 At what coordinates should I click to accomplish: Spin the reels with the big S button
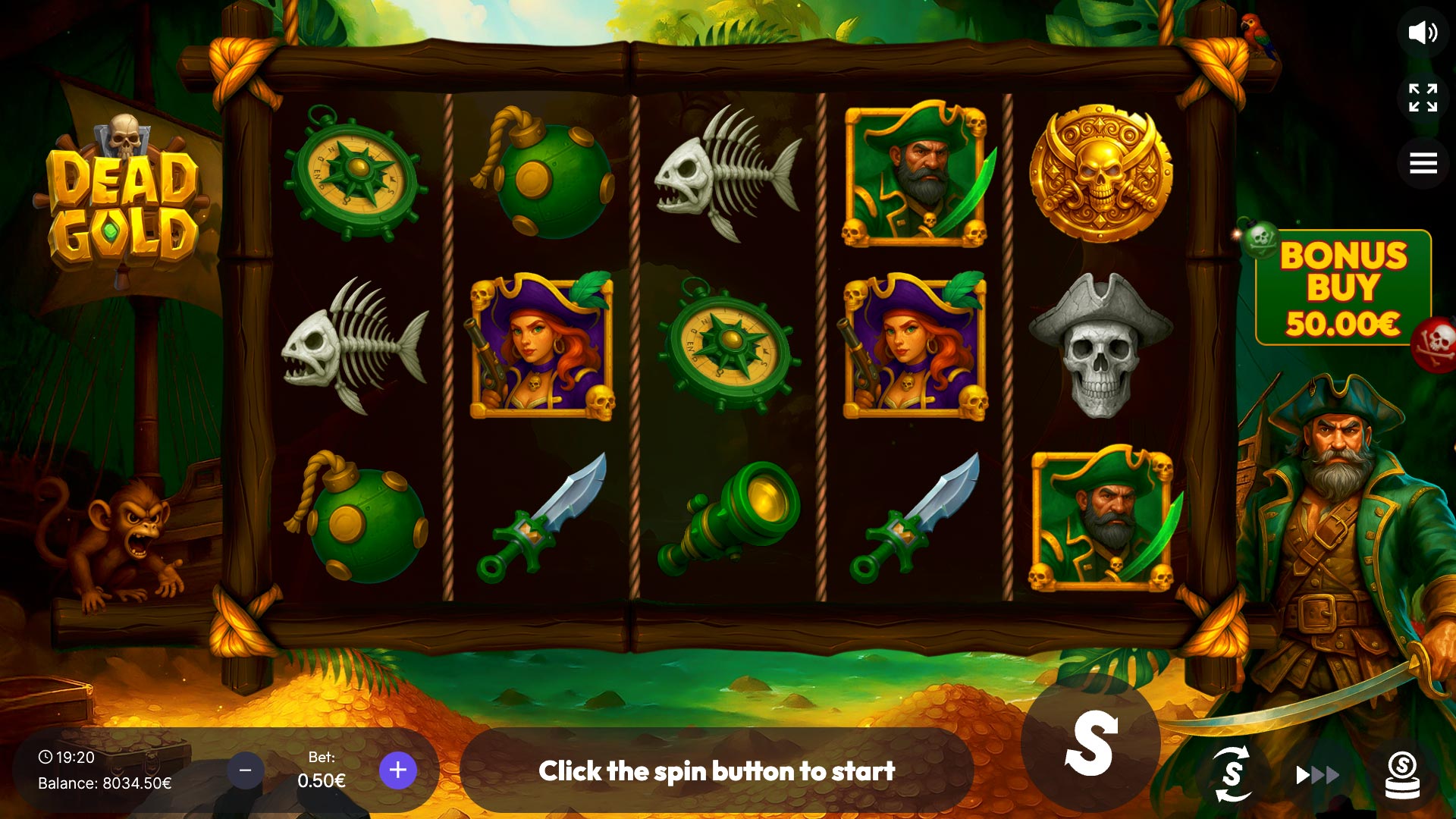pos(1090,744)
